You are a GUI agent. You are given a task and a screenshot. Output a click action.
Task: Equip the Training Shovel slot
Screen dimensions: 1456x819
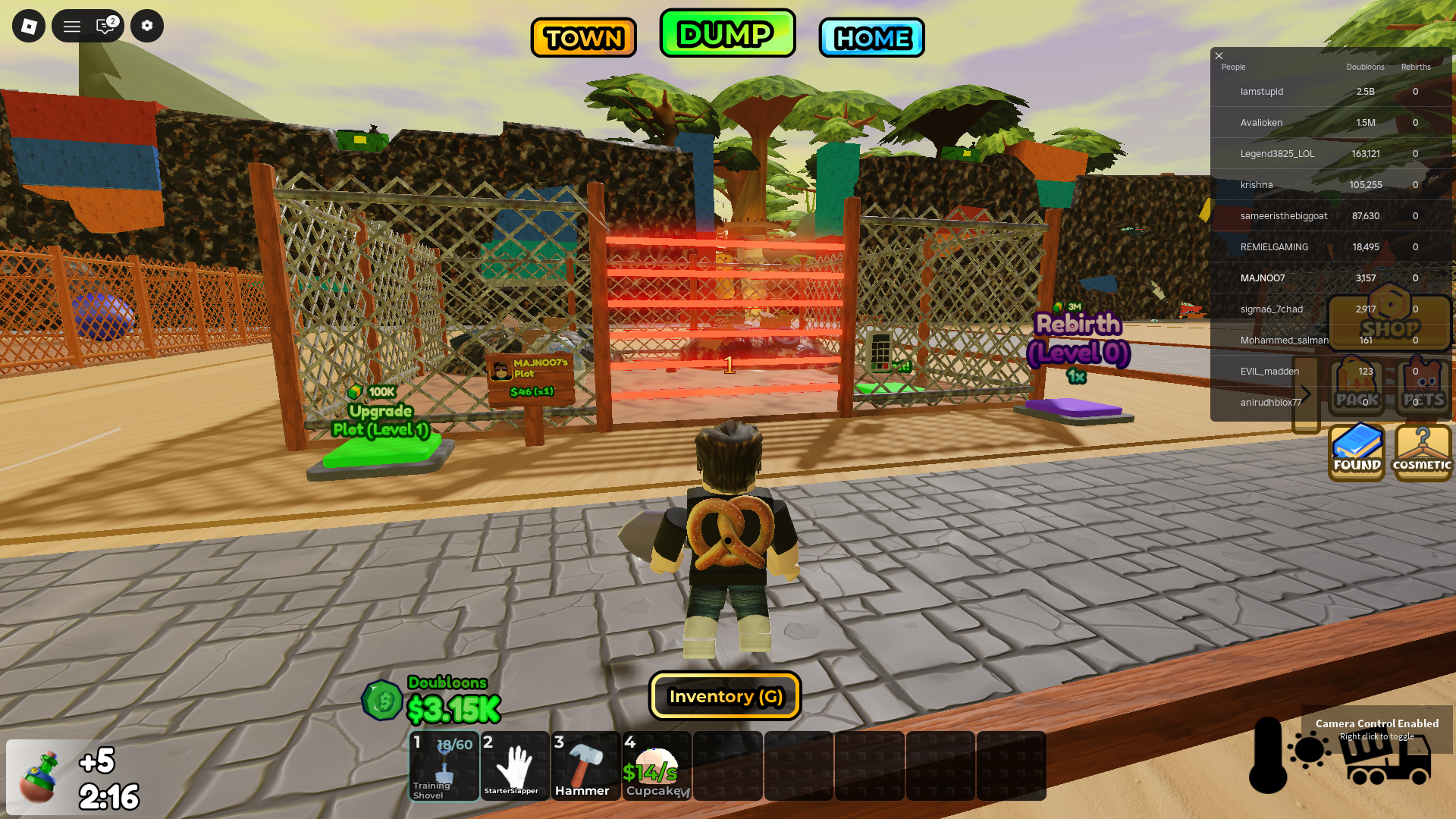(444, 766)
